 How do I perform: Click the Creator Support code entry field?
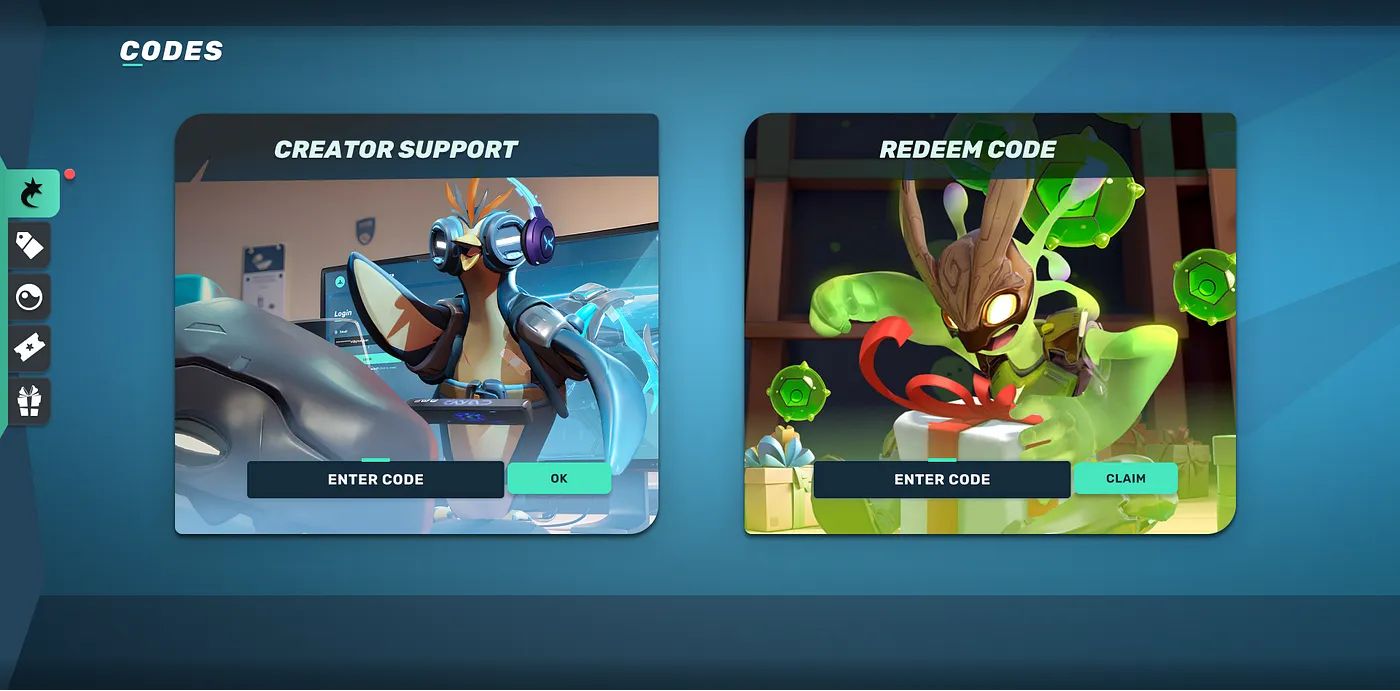[x=375, y=479]
